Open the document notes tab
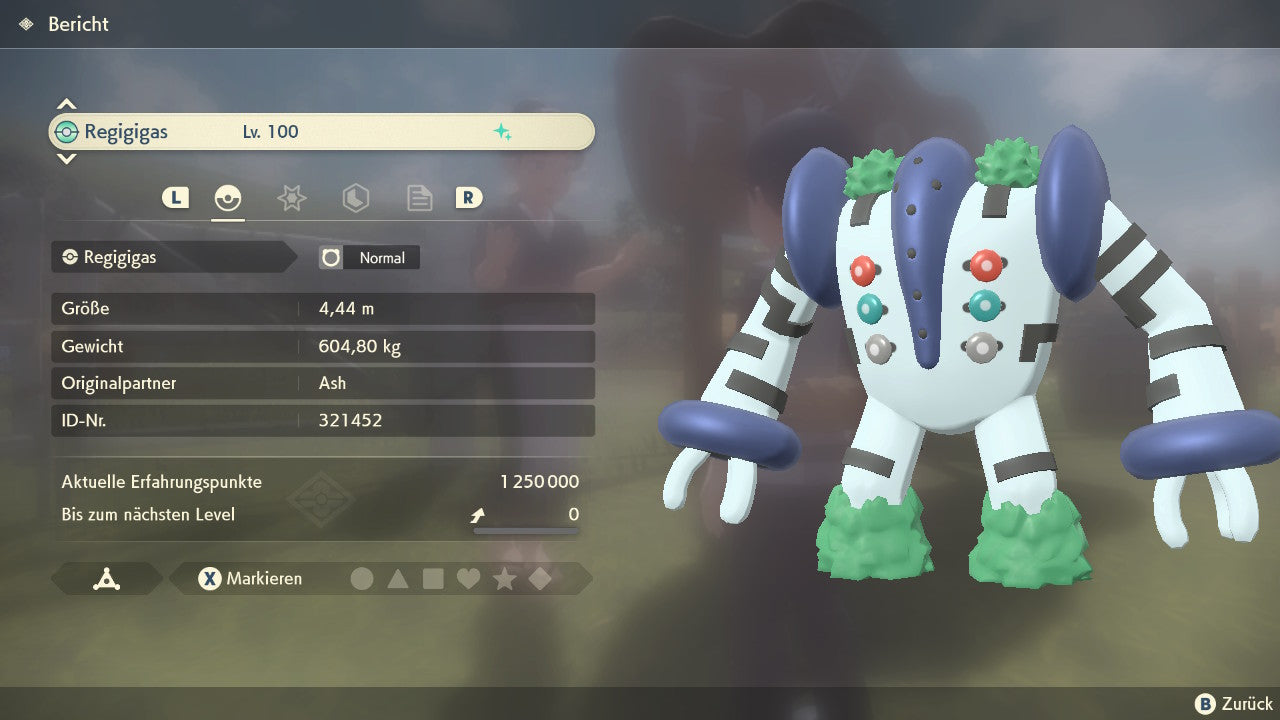Screen dimensions: 1280x720 click(x=419, y=198)
